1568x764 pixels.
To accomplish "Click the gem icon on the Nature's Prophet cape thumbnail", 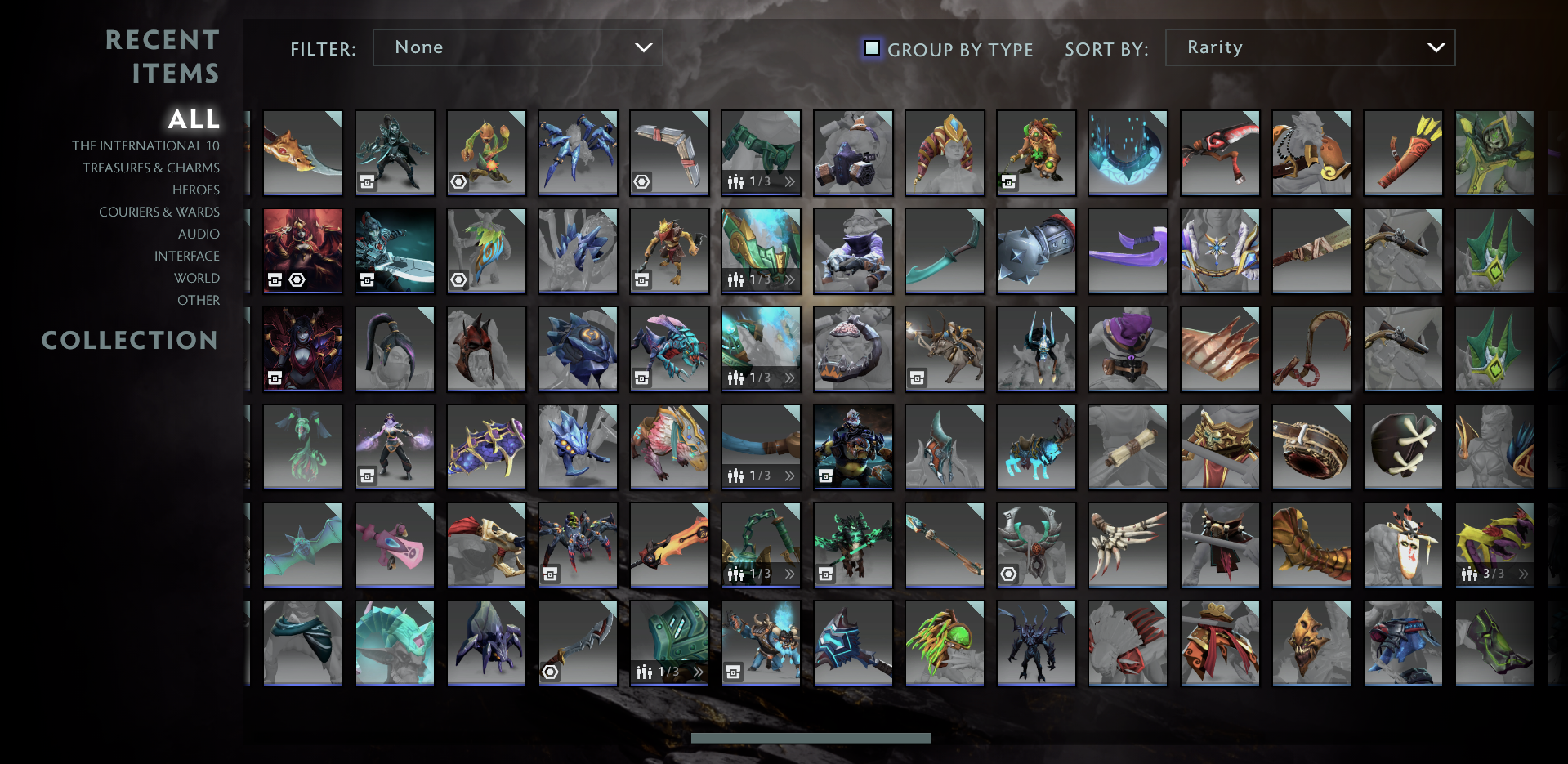I will pos(458,278).
